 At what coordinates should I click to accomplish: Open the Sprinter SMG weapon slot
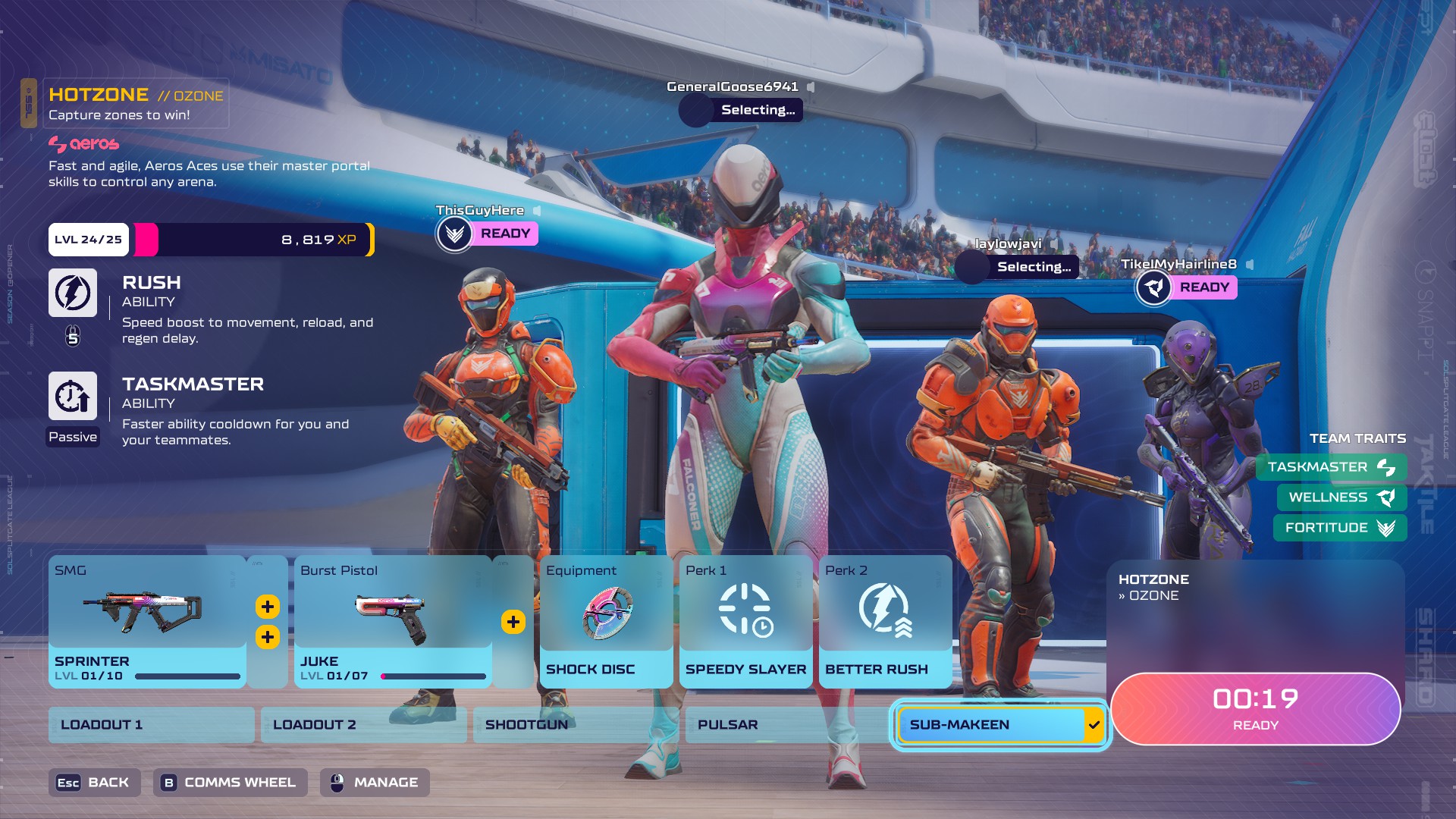[x=147, y=621]
